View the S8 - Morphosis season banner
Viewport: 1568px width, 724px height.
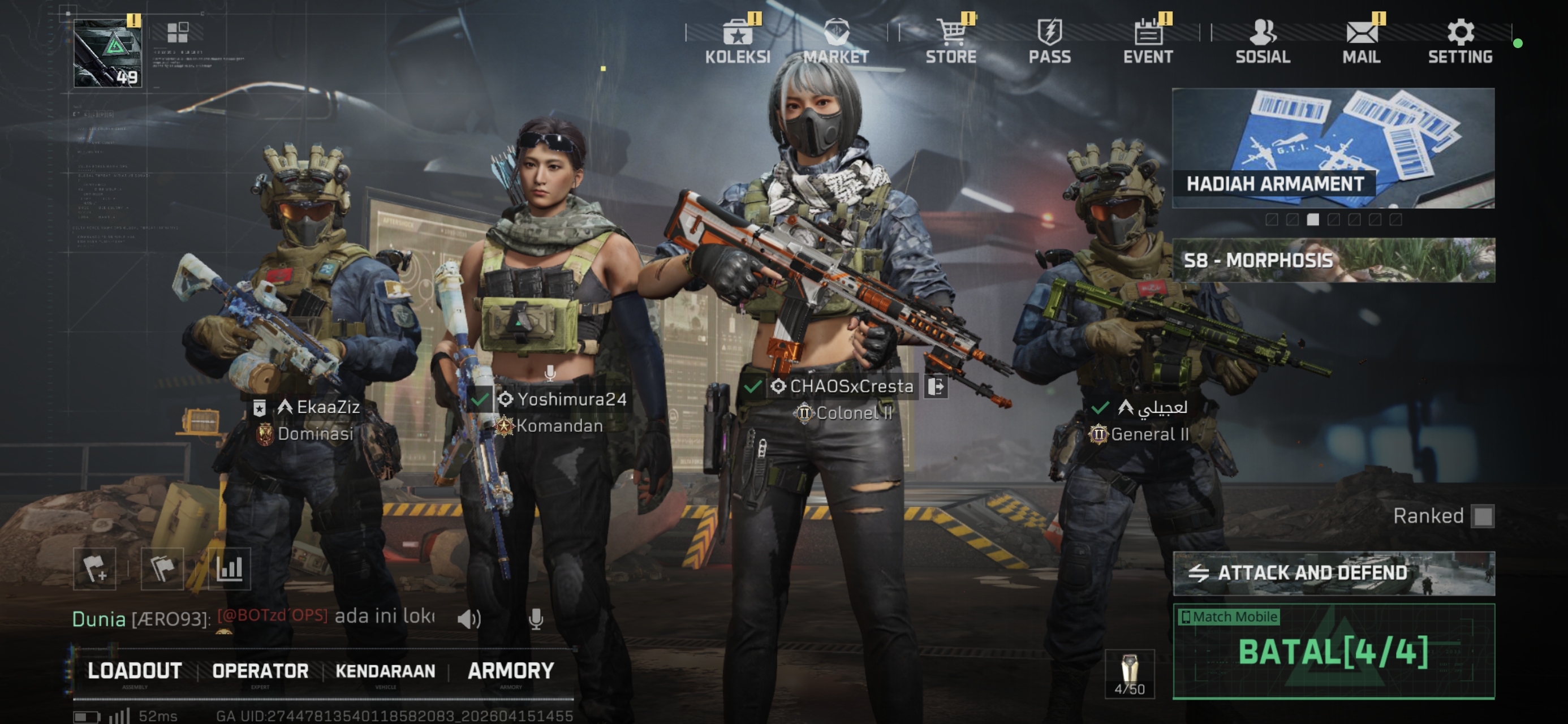coord(1333,260)
